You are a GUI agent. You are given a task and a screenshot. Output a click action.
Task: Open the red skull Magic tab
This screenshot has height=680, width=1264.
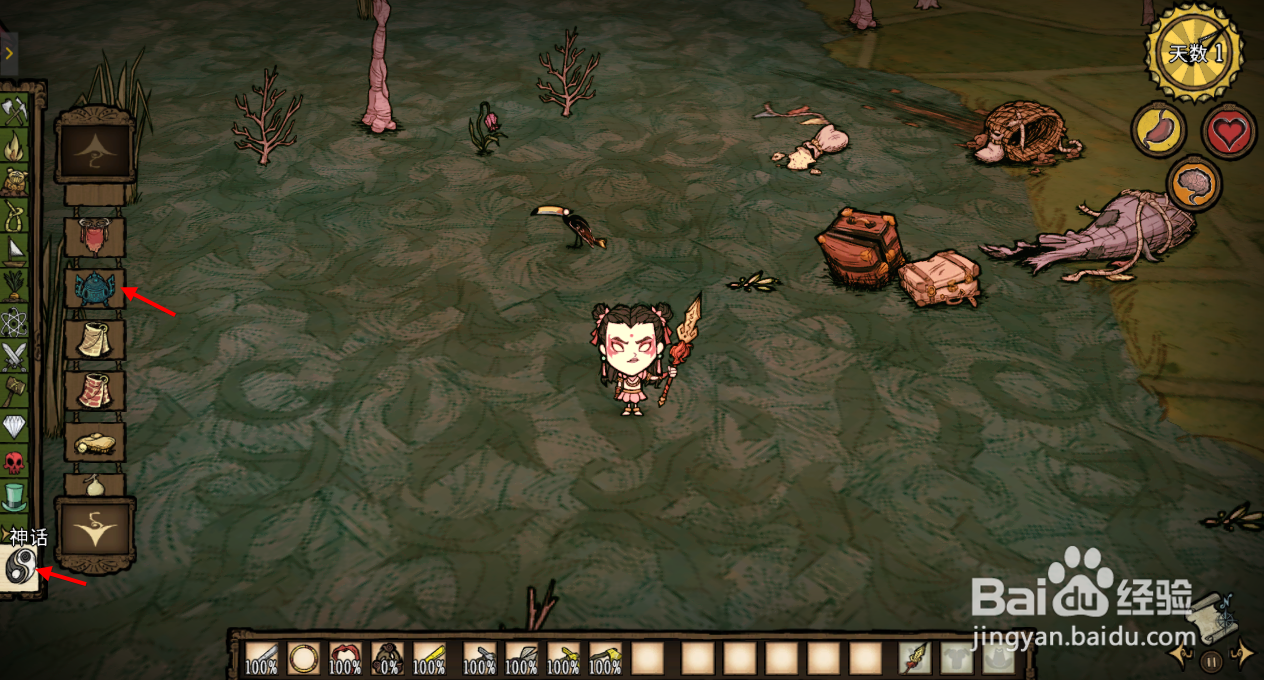[x=14, y=462]
